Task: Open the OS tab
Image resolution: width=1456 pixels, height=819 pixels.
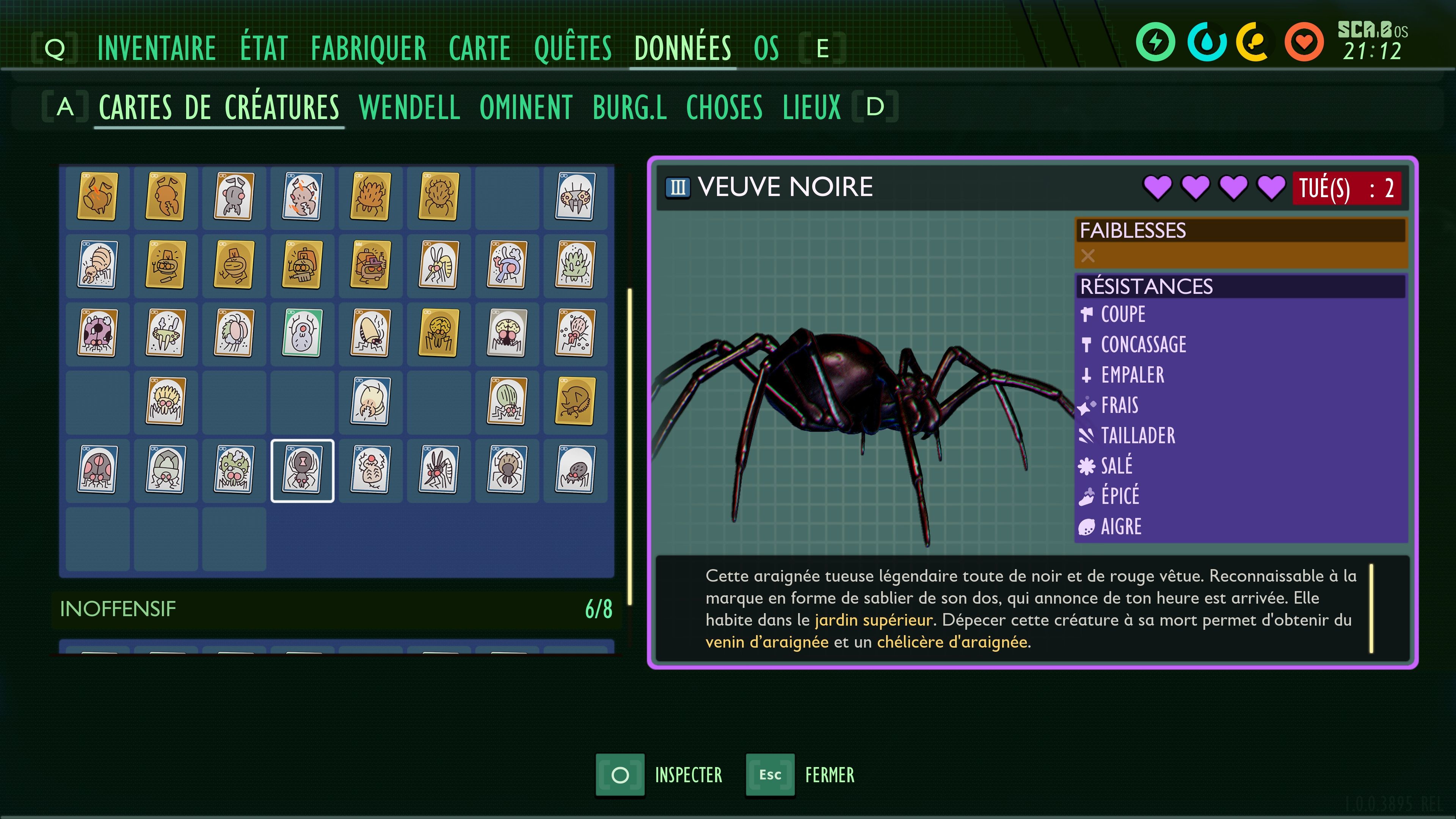Action: [766, 48]
